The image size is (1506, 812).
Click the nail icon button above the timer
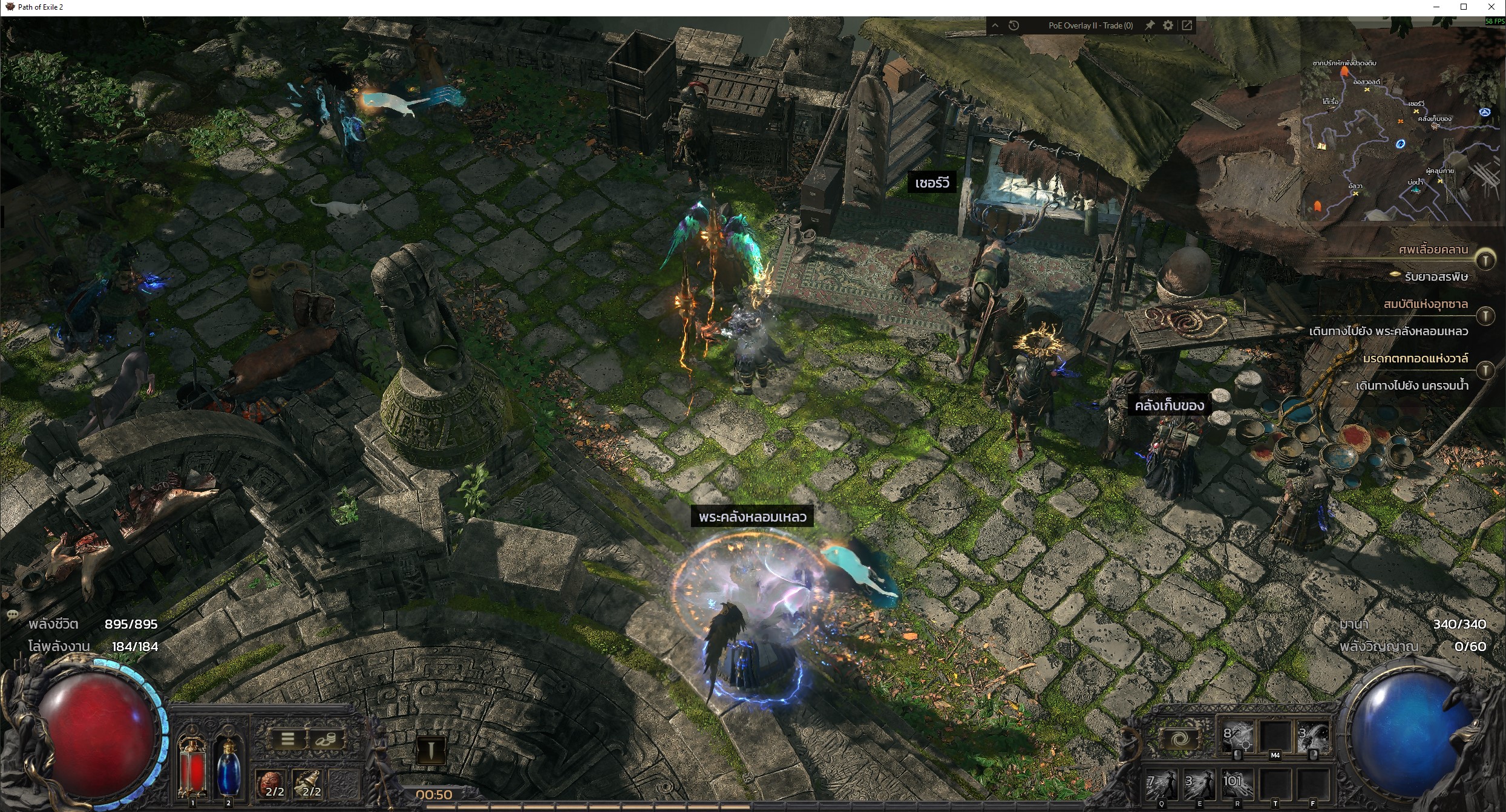(x=431, y=751)
